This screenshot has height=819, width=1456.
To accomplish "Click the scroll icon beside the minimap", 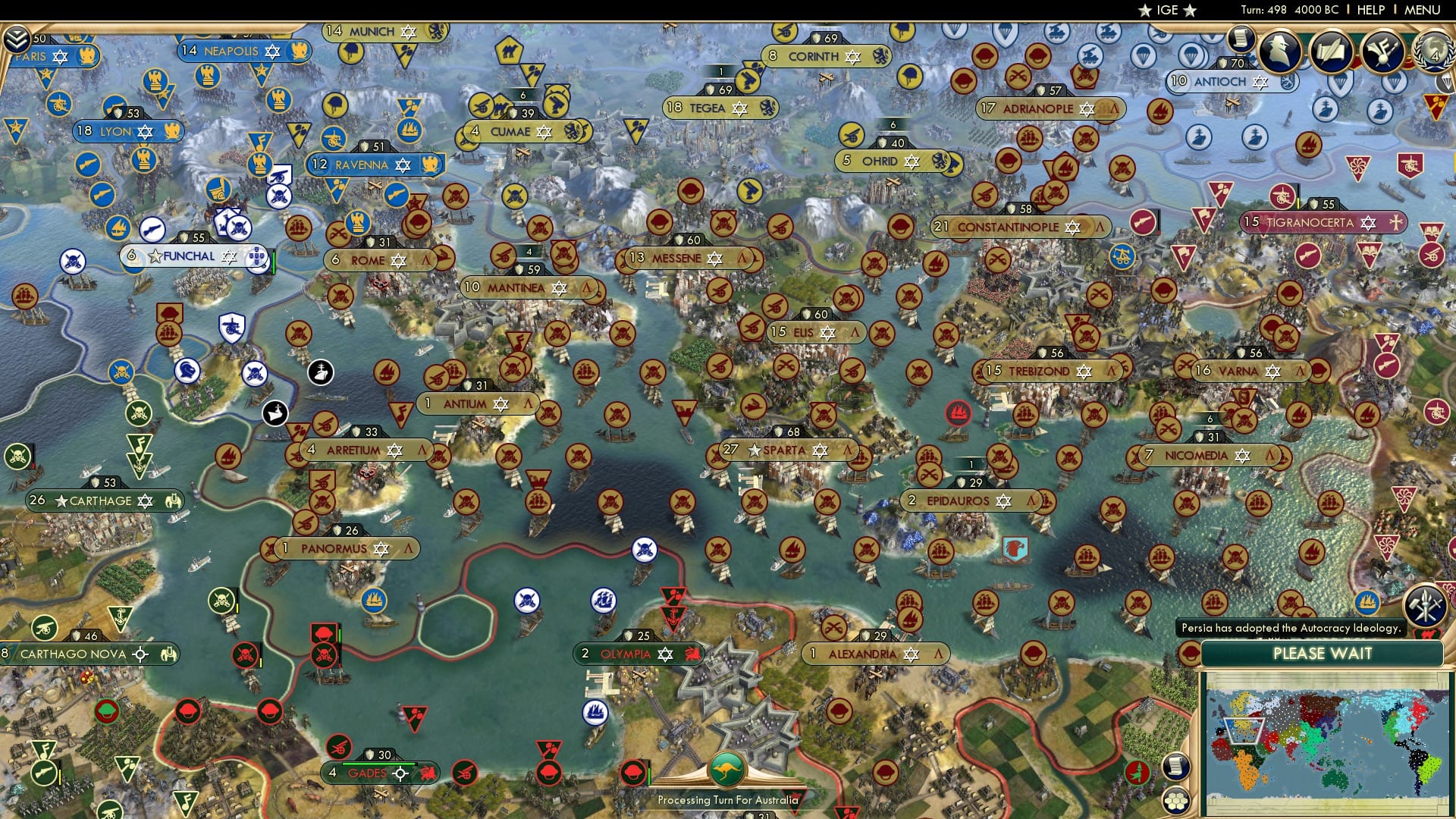I will coord(1175,767).
